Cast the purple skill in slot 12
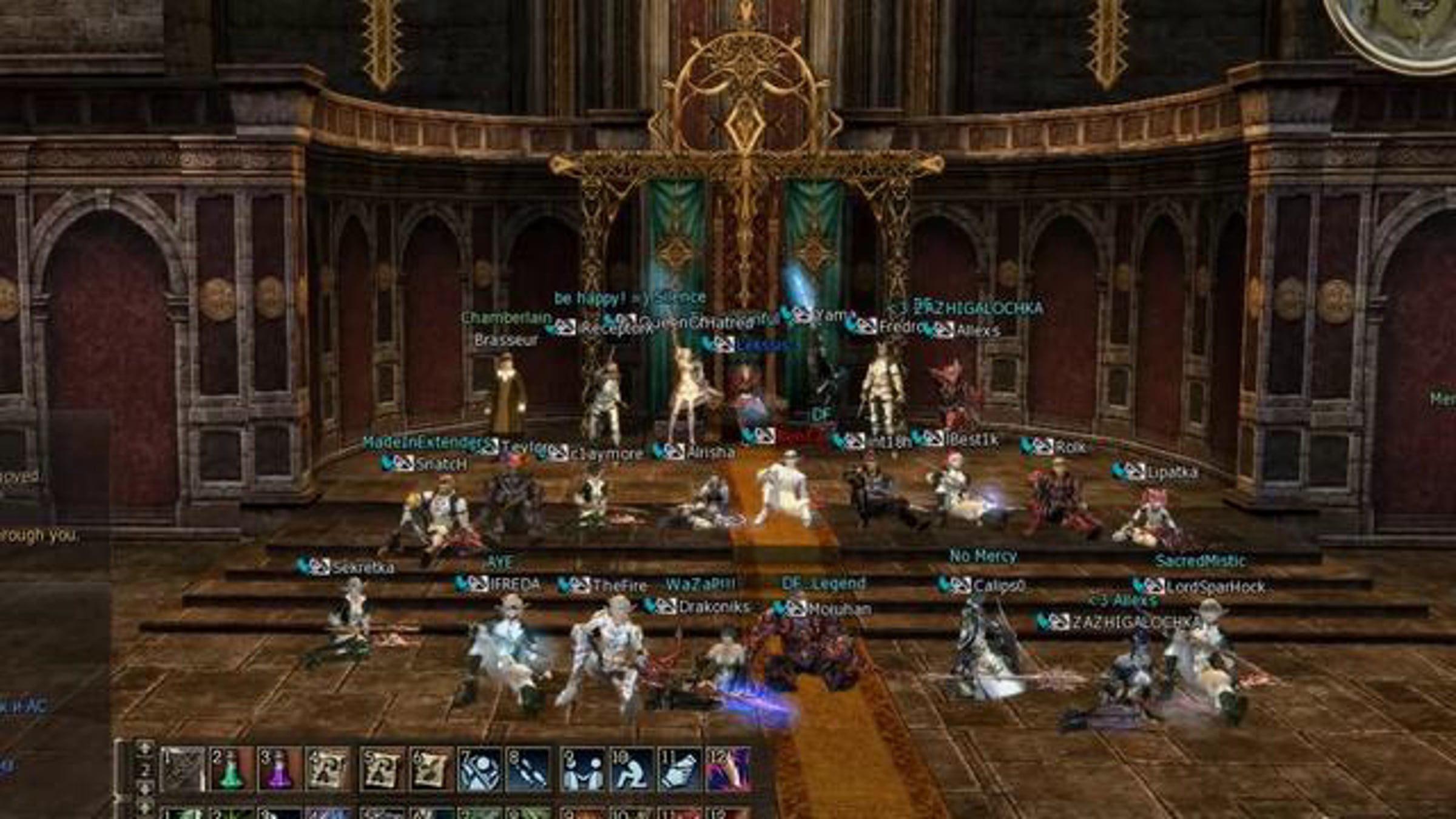The image size is (1456, 819). (x=729, y=769)
